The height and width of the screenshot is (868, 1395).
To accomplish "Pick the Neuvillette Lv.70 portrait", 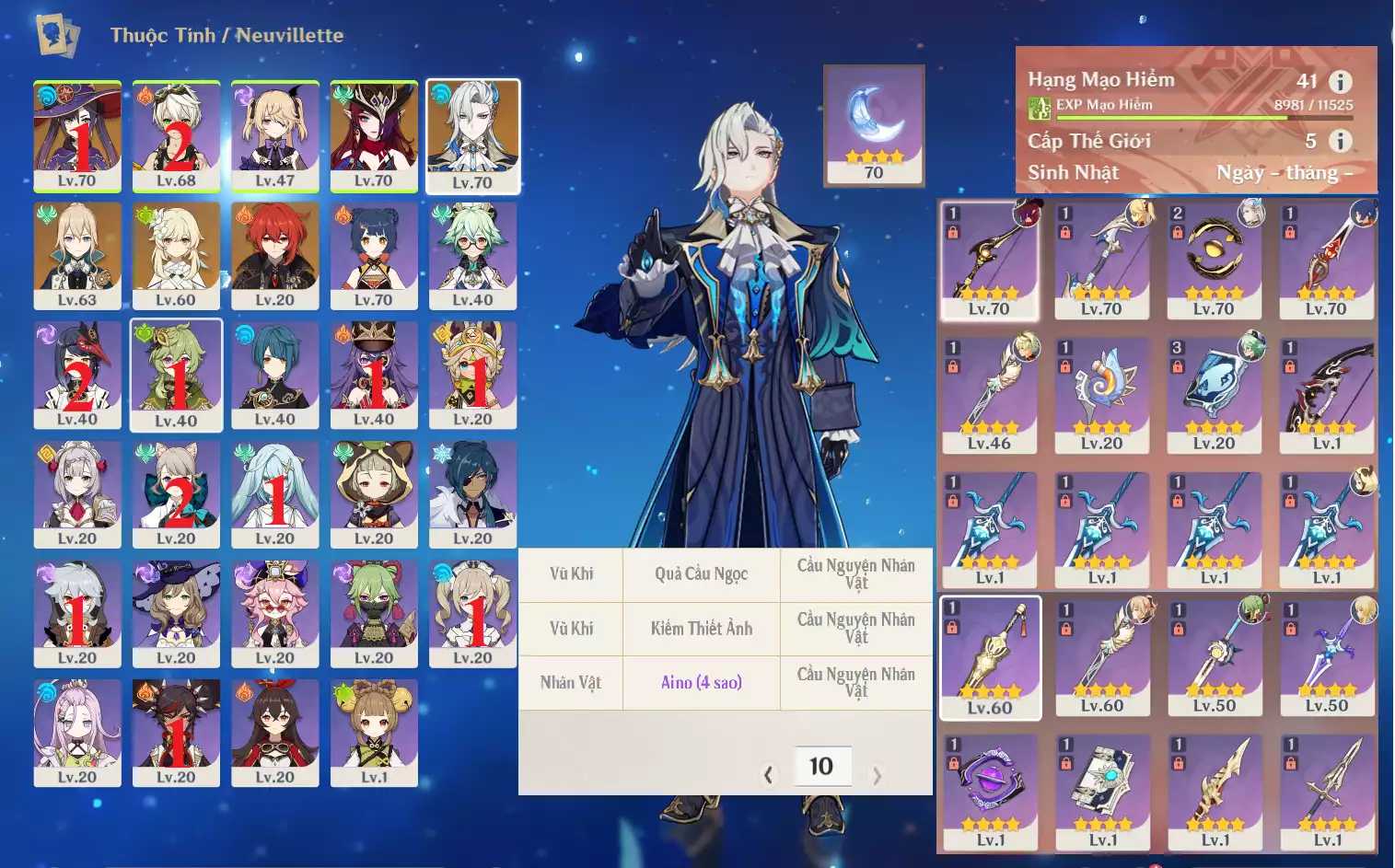I will pos(472,136).
